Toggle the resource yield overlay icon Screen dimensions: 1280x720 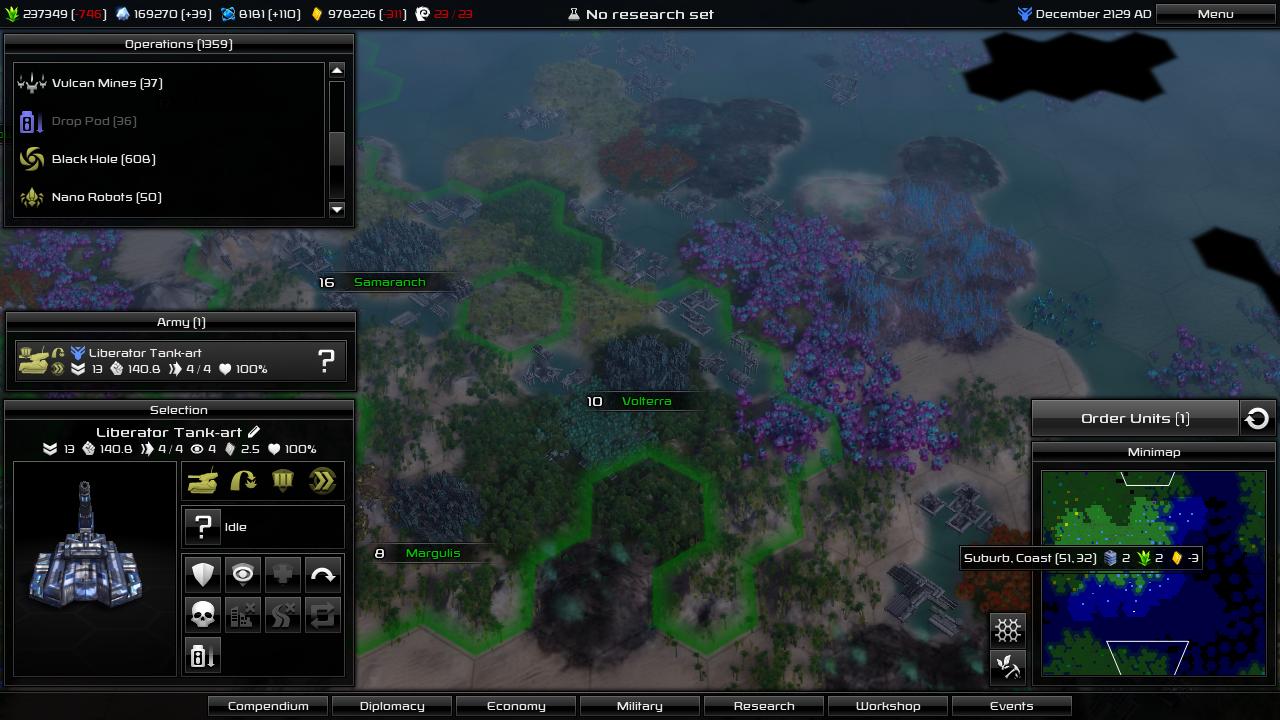[1008, 667]
